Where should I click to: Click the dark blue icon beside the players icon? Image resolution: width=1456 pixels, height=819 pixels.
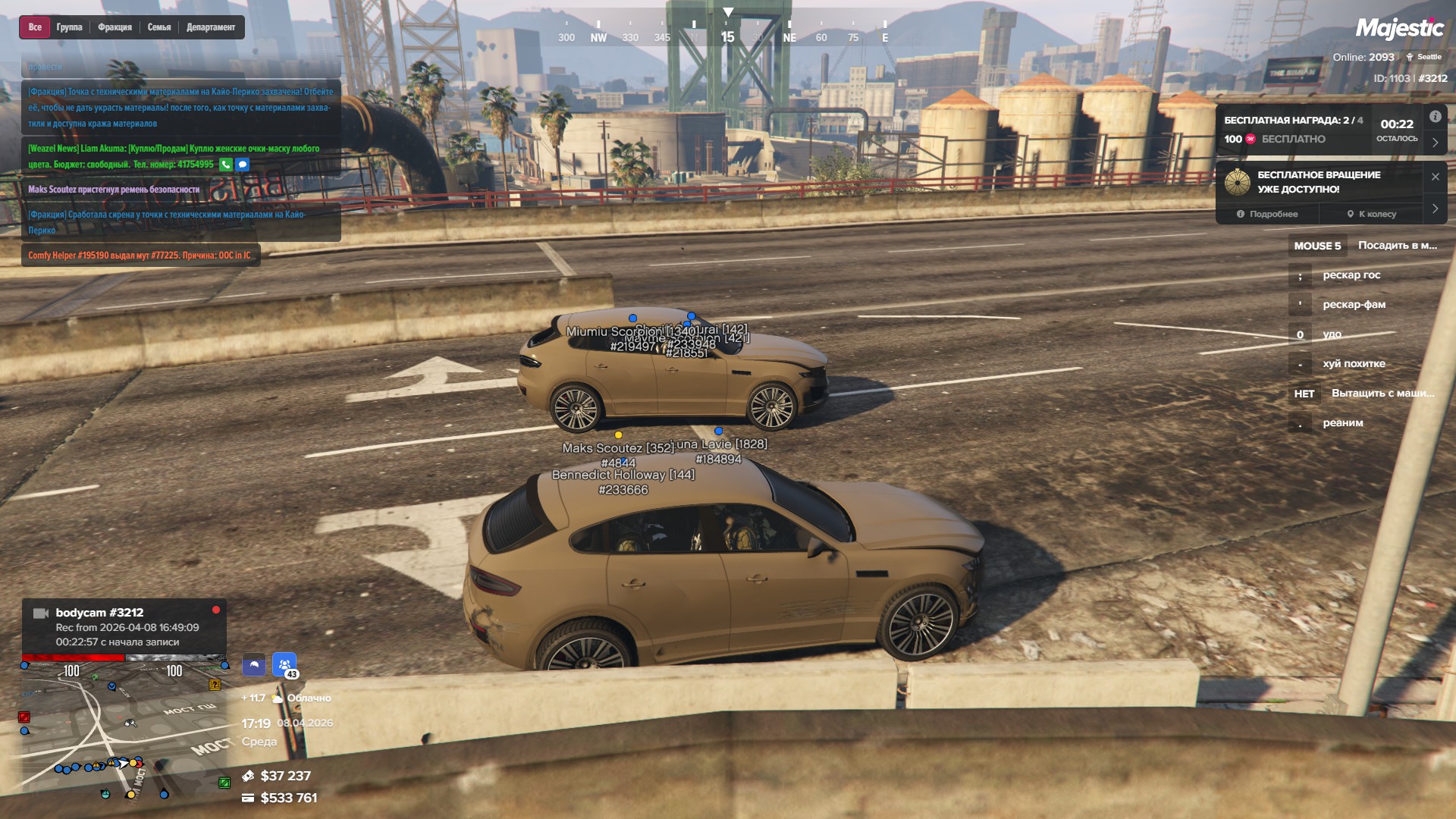coord(254,665)
